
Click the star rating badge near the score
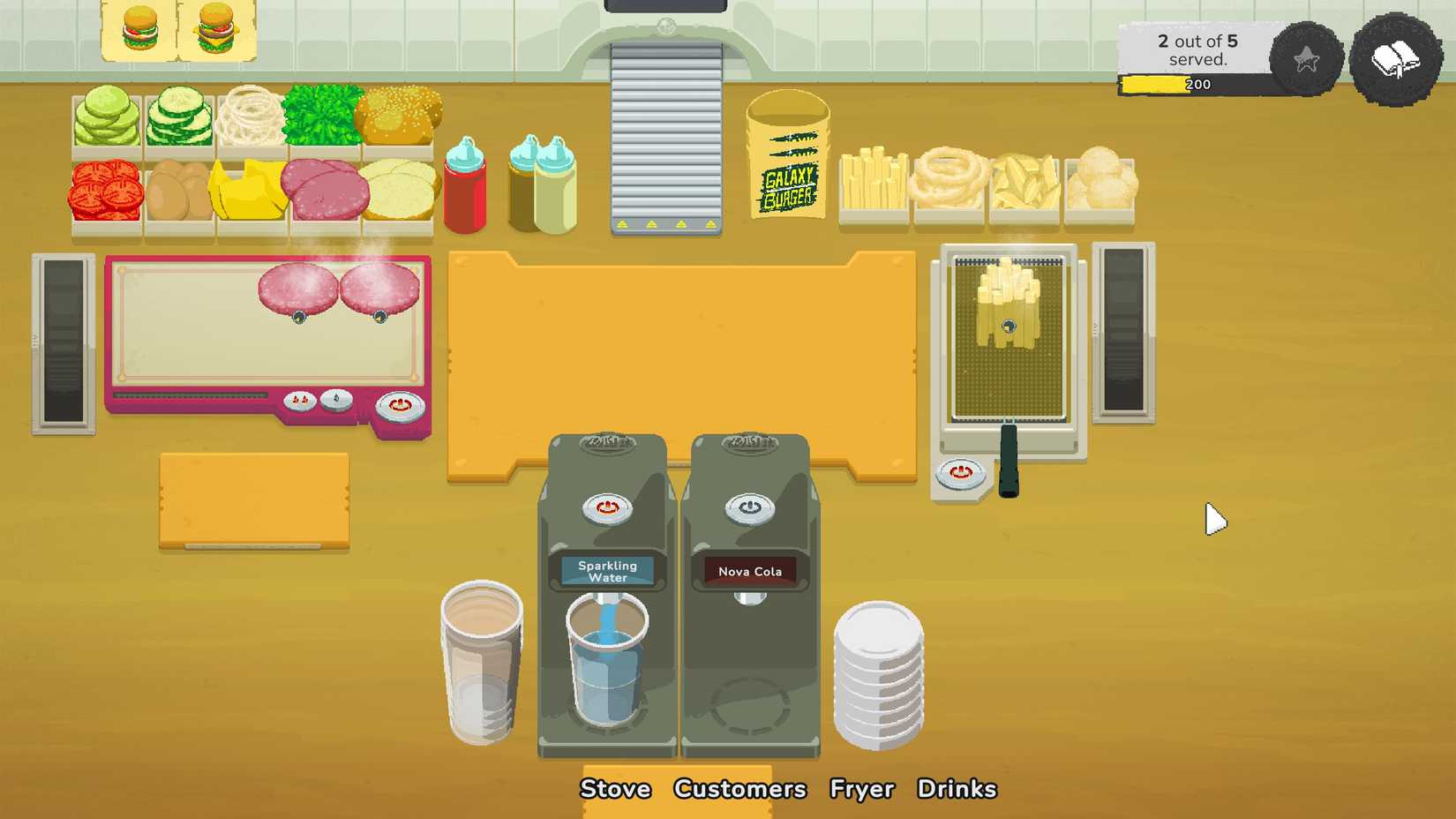1304,60
